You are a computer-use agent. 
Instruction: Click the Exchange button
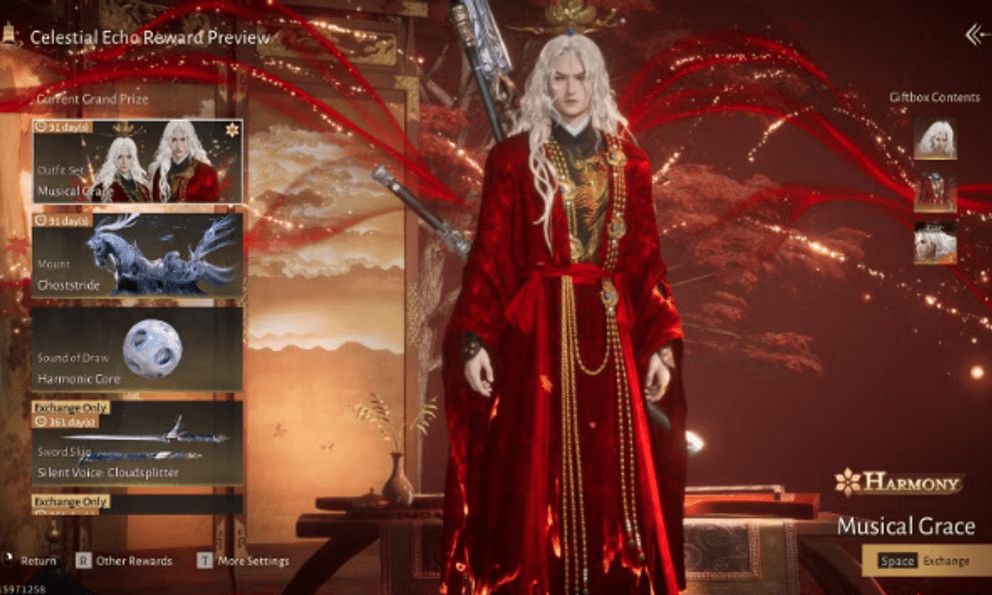click(x=925, y=561)
